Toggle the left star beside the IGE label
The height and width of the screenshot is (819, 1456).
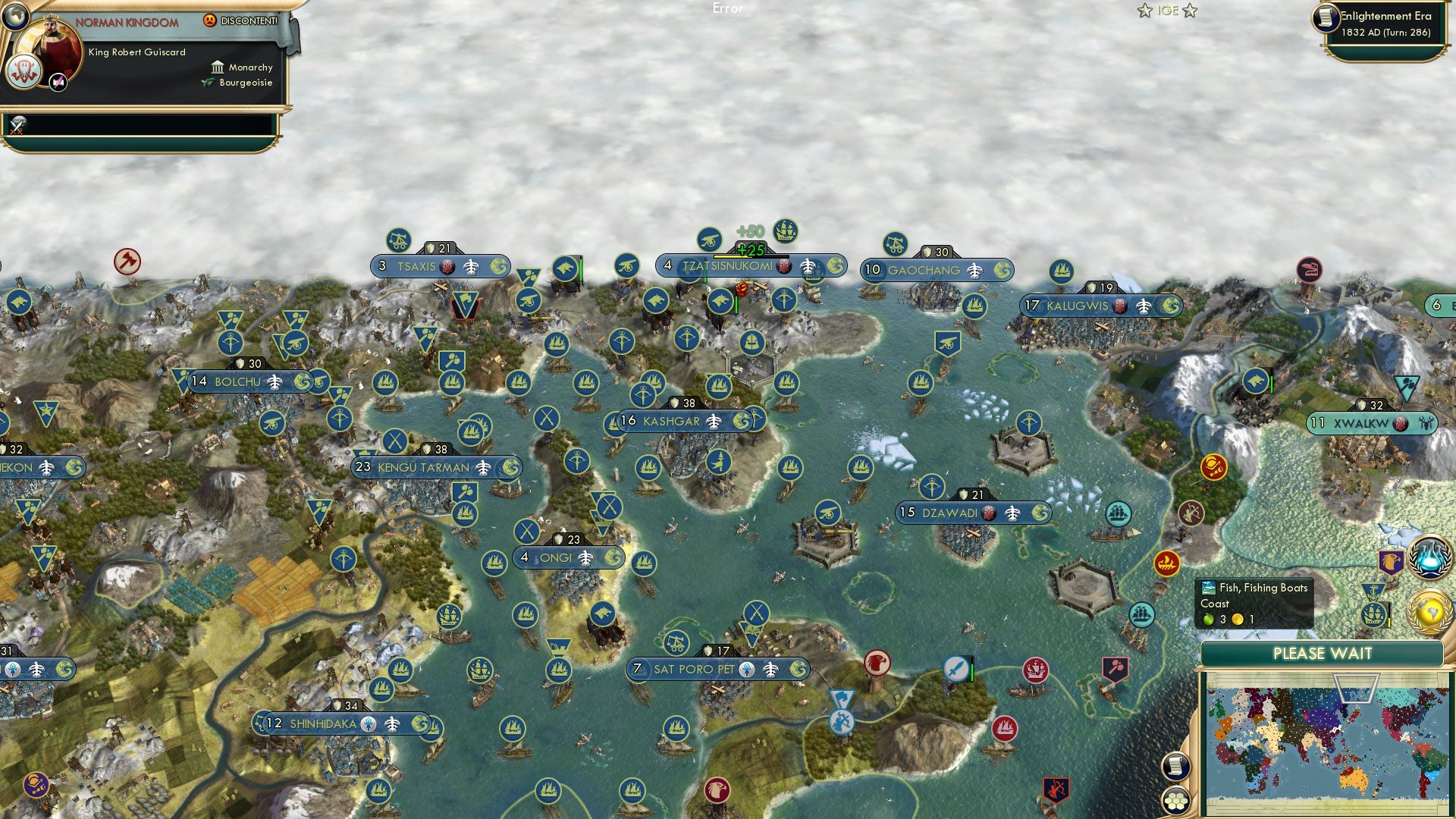pyautogui.click(x=1144, y=11)
